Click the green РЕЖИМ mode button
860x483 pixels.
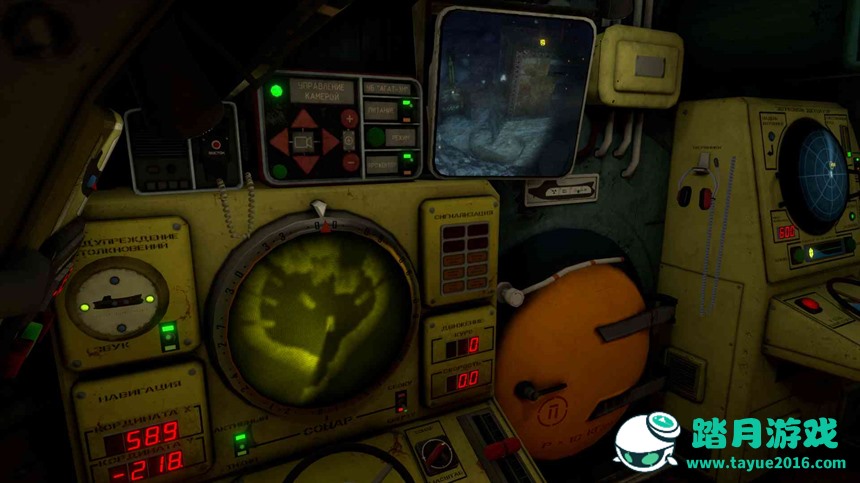[x=375, y=136]
